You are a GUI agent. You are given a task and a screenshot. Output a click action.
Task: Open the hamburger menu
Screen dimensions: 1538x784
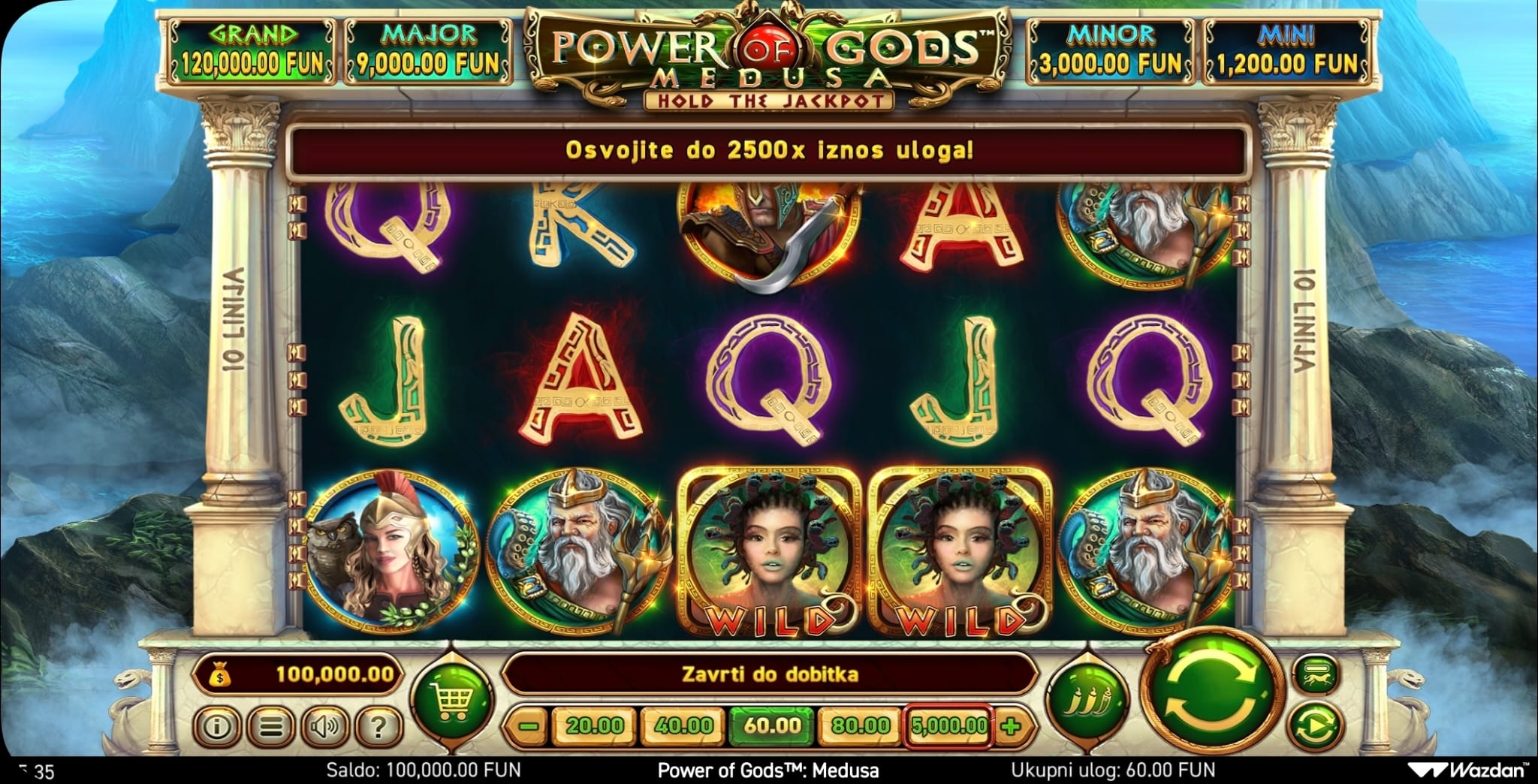point(271,726)
